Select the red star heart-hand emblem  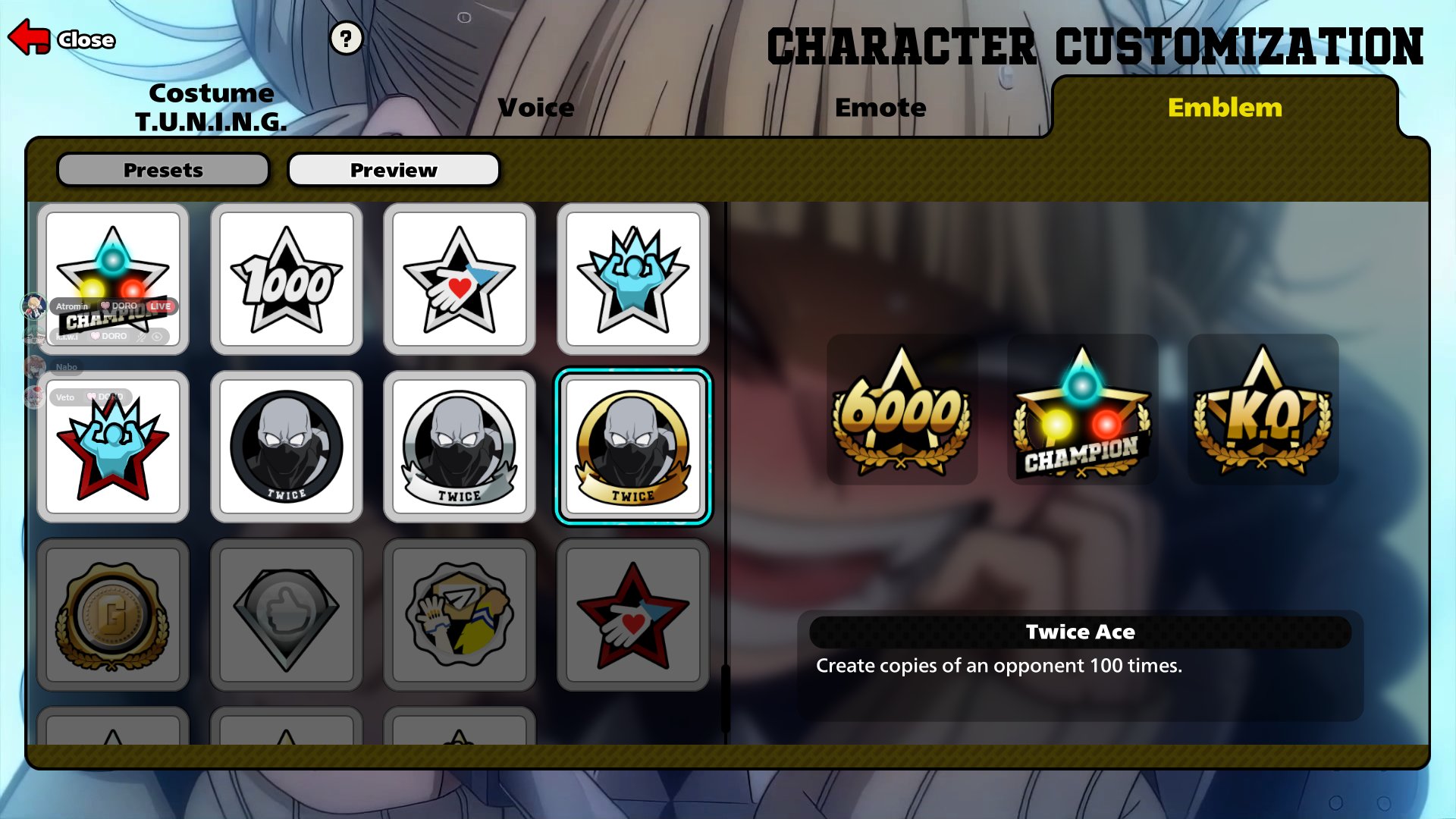click(x=633, y=615)
